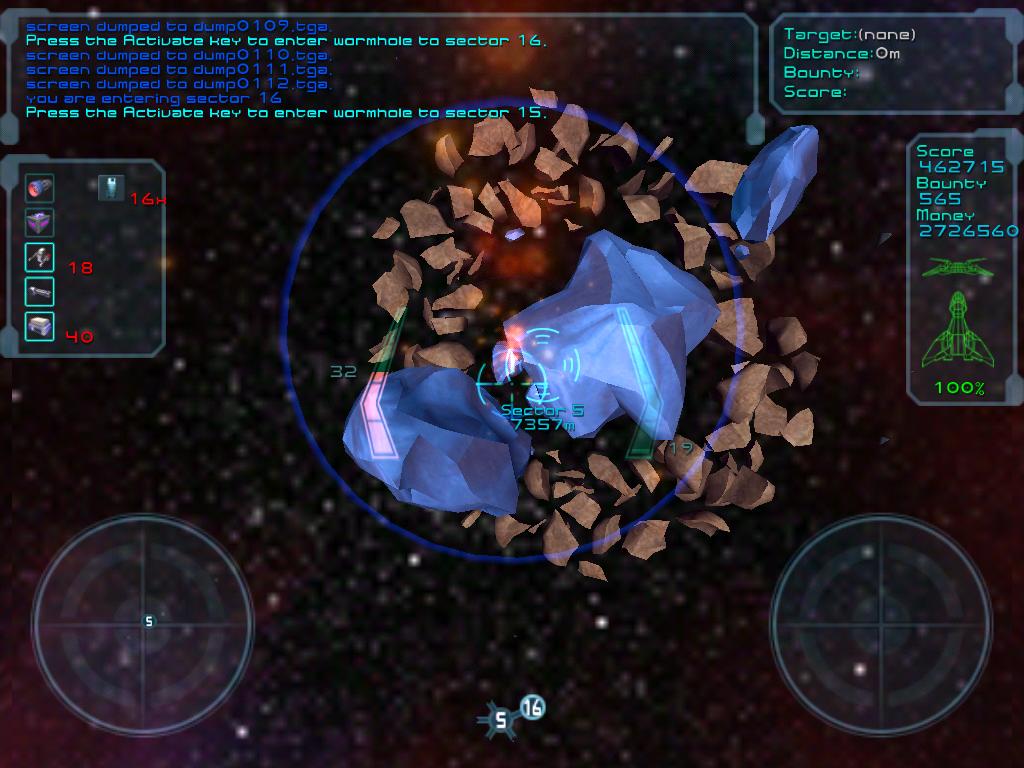Tap the left virtual movement joystick
Viewport: 1024px width, 768px height.
pyautogui.click(x=142, y=621)
